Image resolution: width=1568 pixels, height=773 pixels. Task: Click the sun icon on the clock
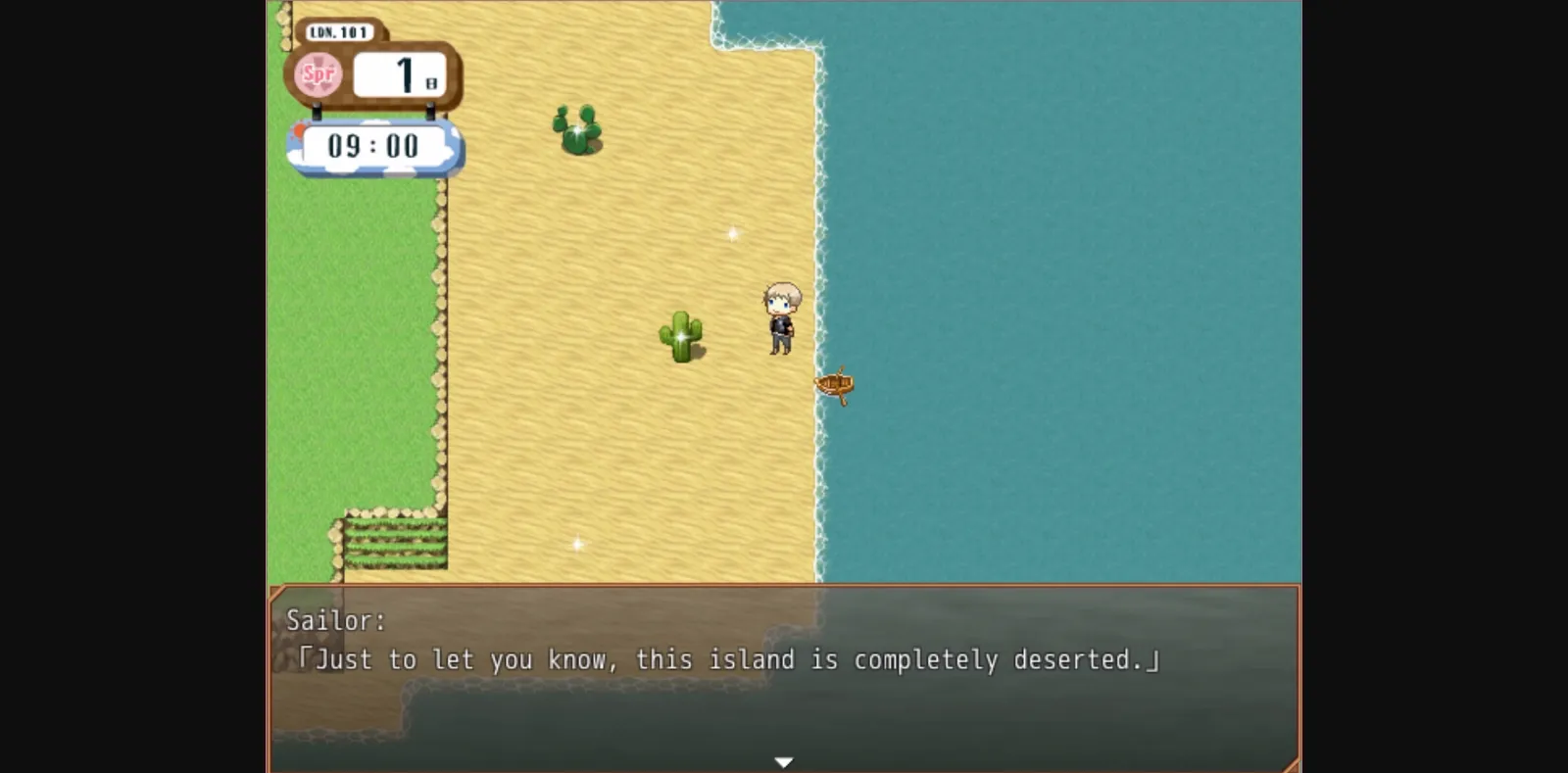(297, 130)
